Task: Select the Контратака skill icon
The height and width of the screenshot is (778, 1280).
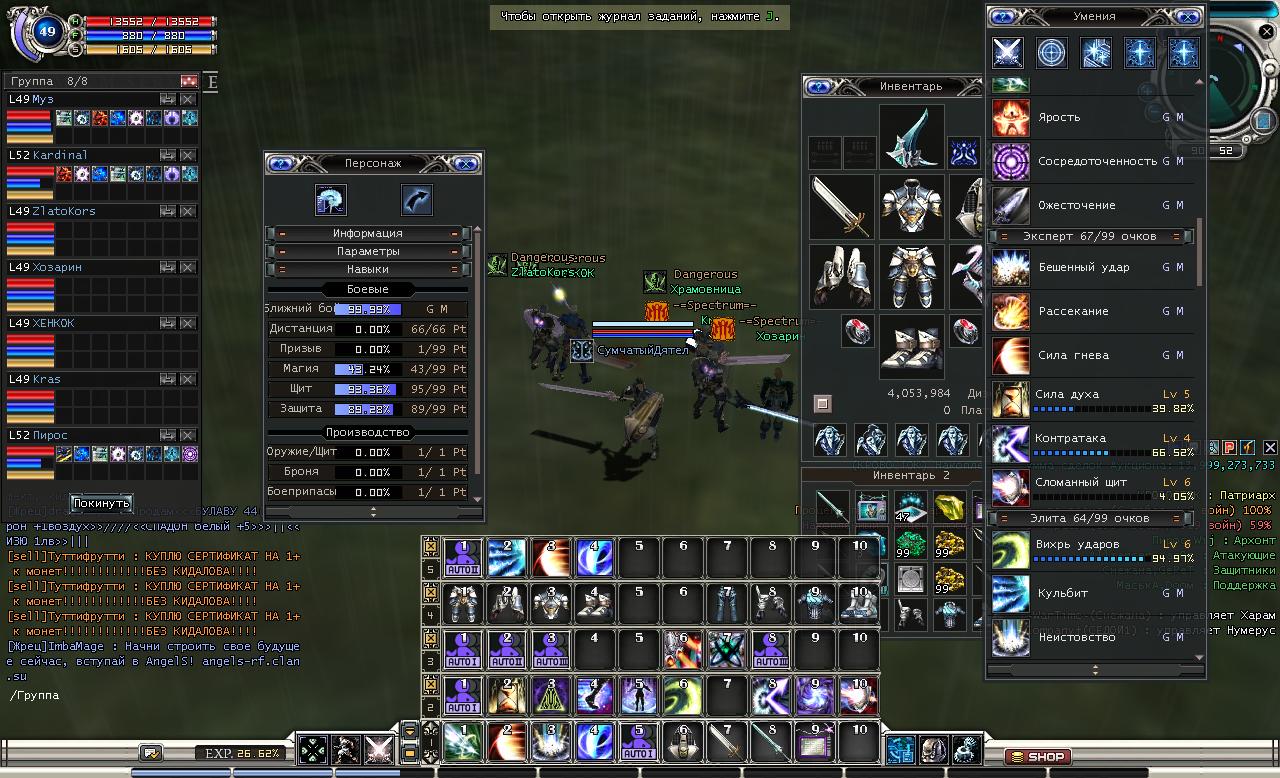Action: click(1010, 444)
